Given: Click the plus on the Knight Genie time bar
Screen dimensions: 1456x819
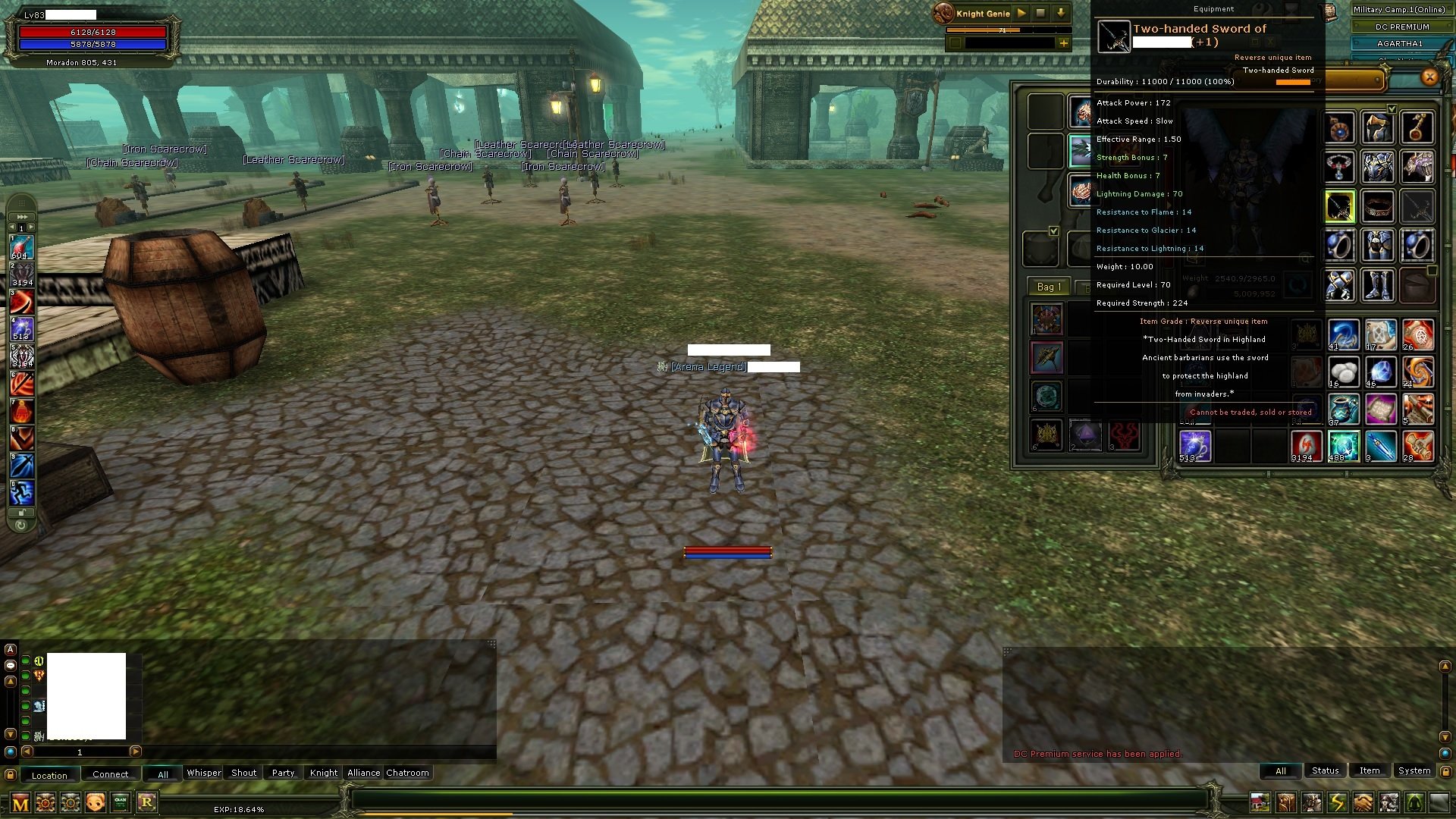Looking at the screenshot, I should point(1065,43).
